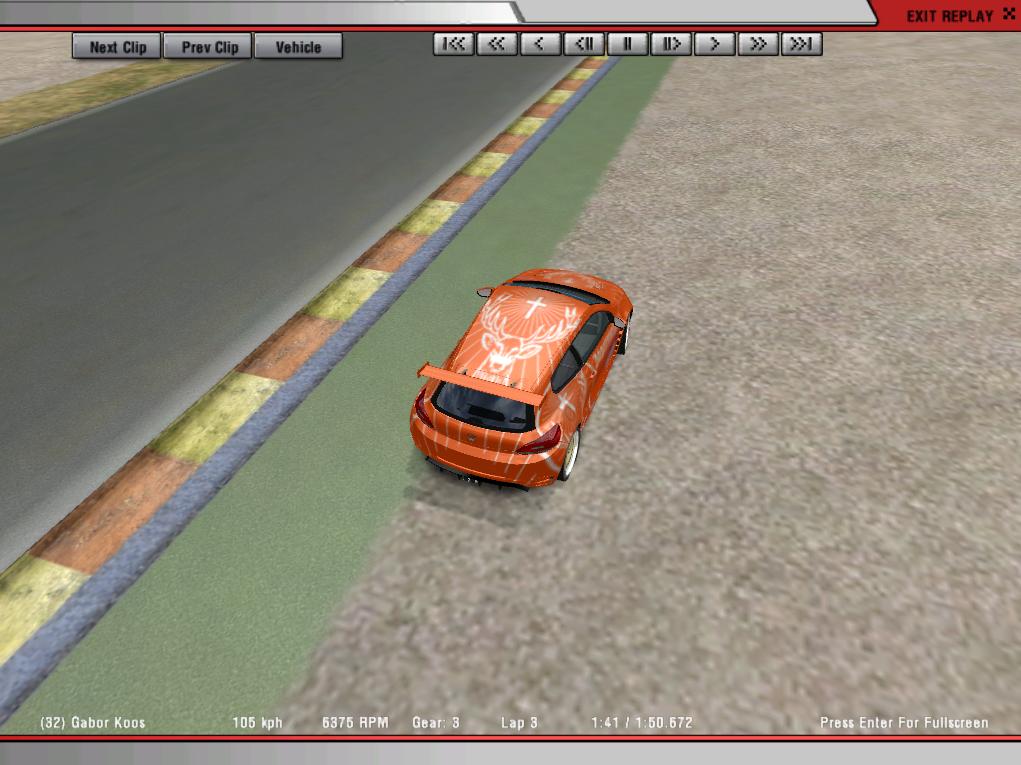Jump to the Next Clip
This screenshot has width=1021, height=765.
coord(117,47)
